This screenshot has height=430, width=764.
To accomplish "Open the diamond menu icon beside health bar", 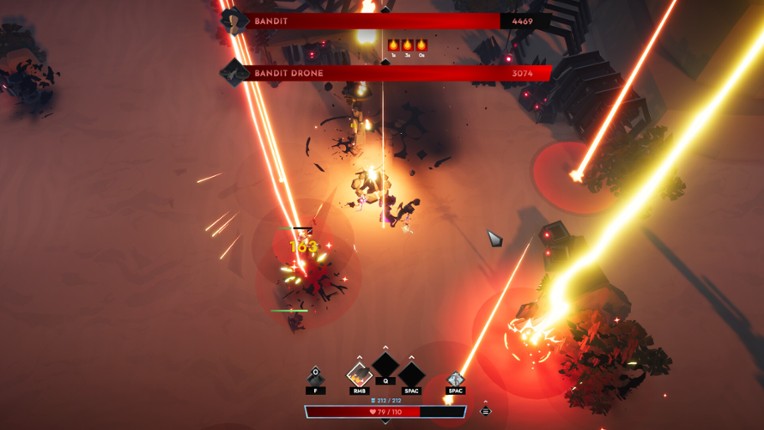I will (485, 411).
